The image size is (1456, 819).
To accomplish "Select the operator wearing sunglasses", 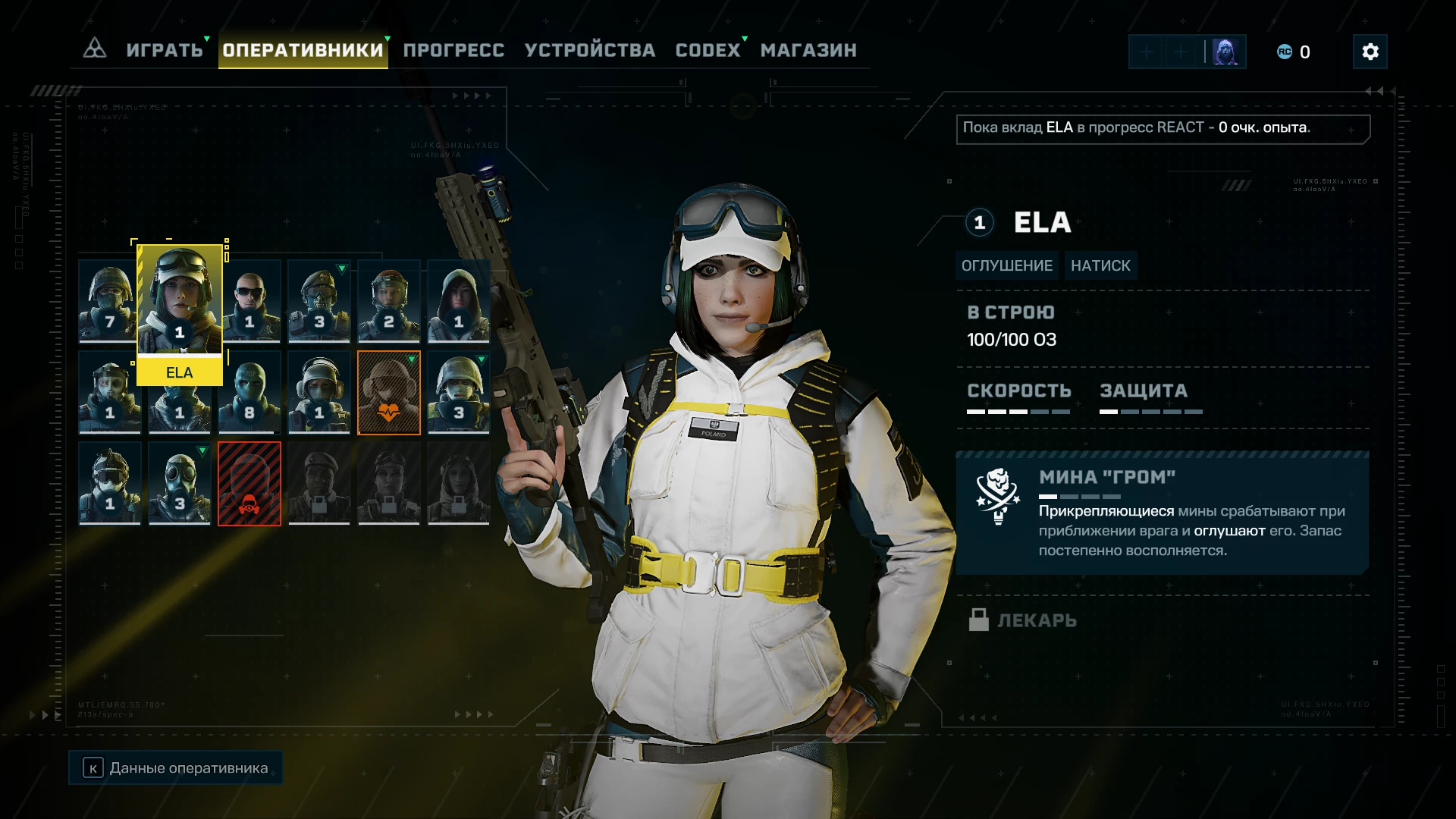I will tap(250, 301).
